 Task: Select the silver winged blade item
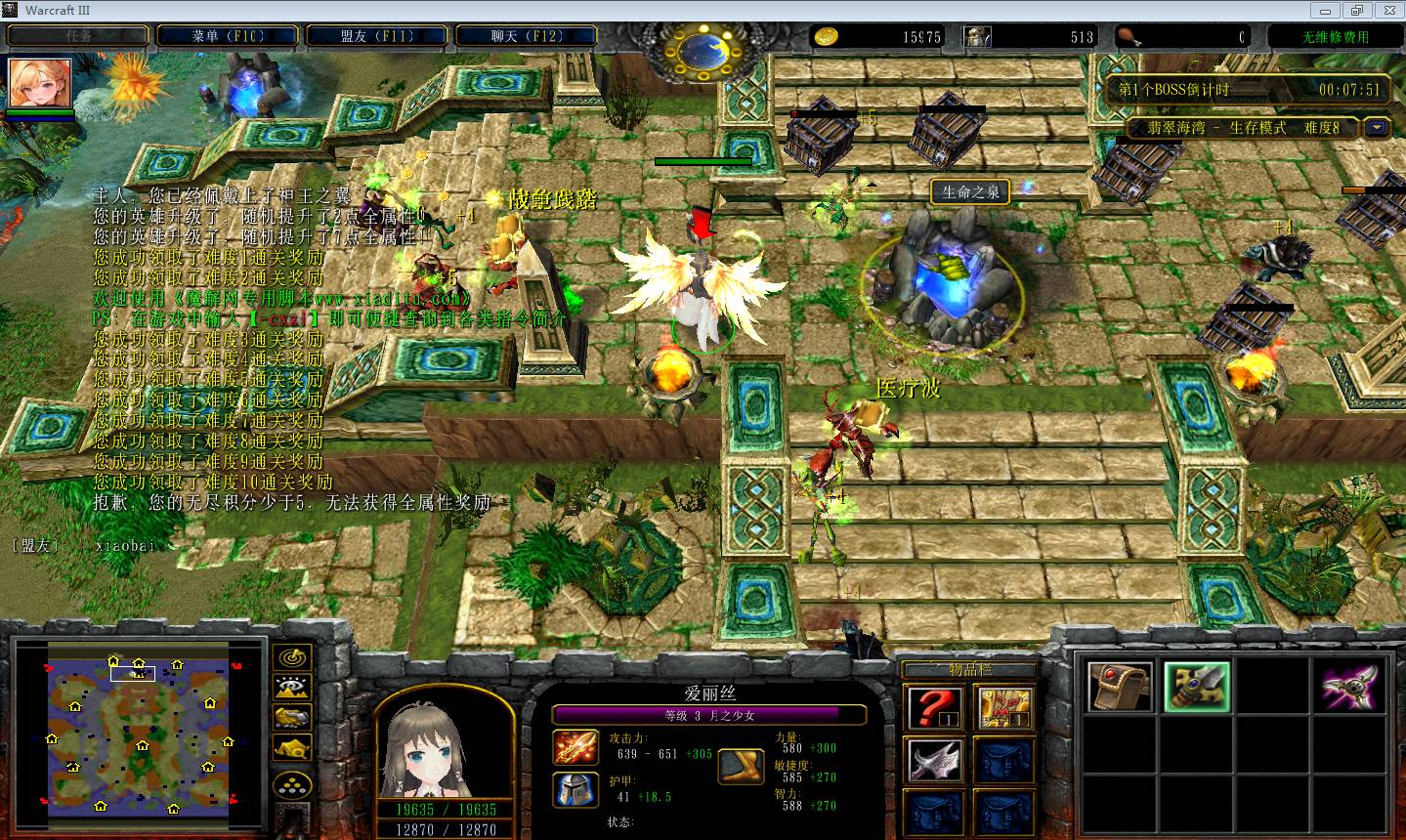[x=933, y=762]
